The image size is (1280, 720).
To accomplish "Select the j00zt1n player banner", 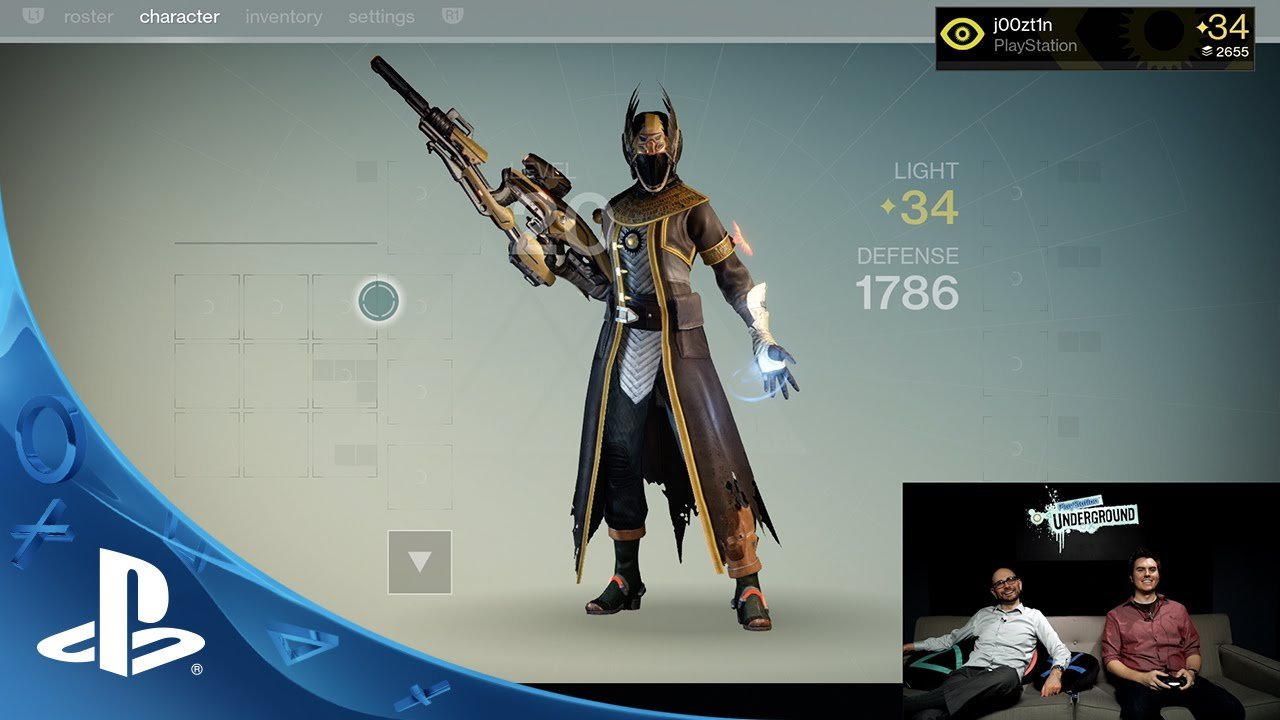I will coord(1094,38).
